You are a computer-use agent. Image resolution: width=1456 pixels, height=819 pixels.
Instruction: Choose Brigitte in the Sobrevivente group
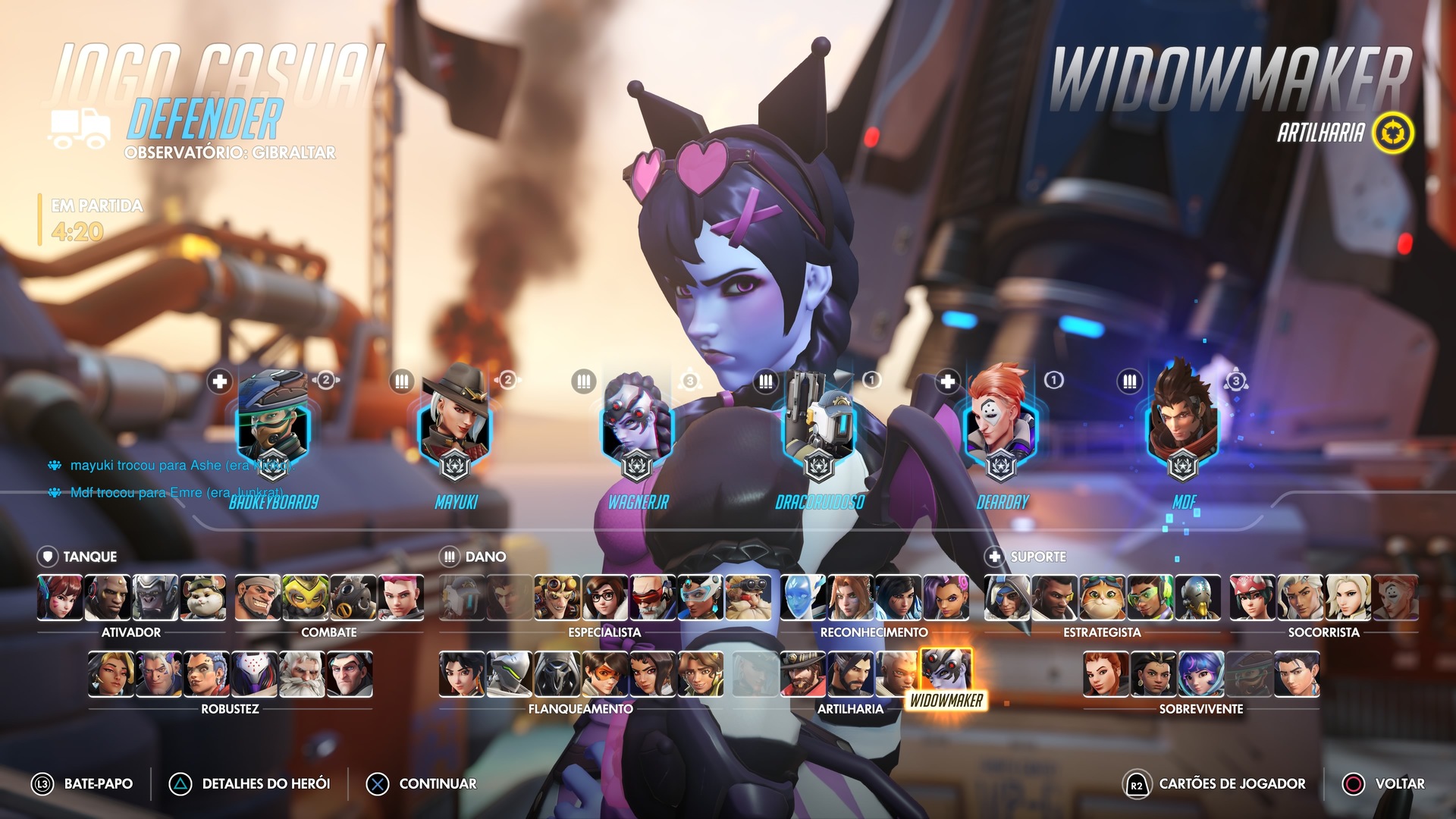(x=1106, y=674)
